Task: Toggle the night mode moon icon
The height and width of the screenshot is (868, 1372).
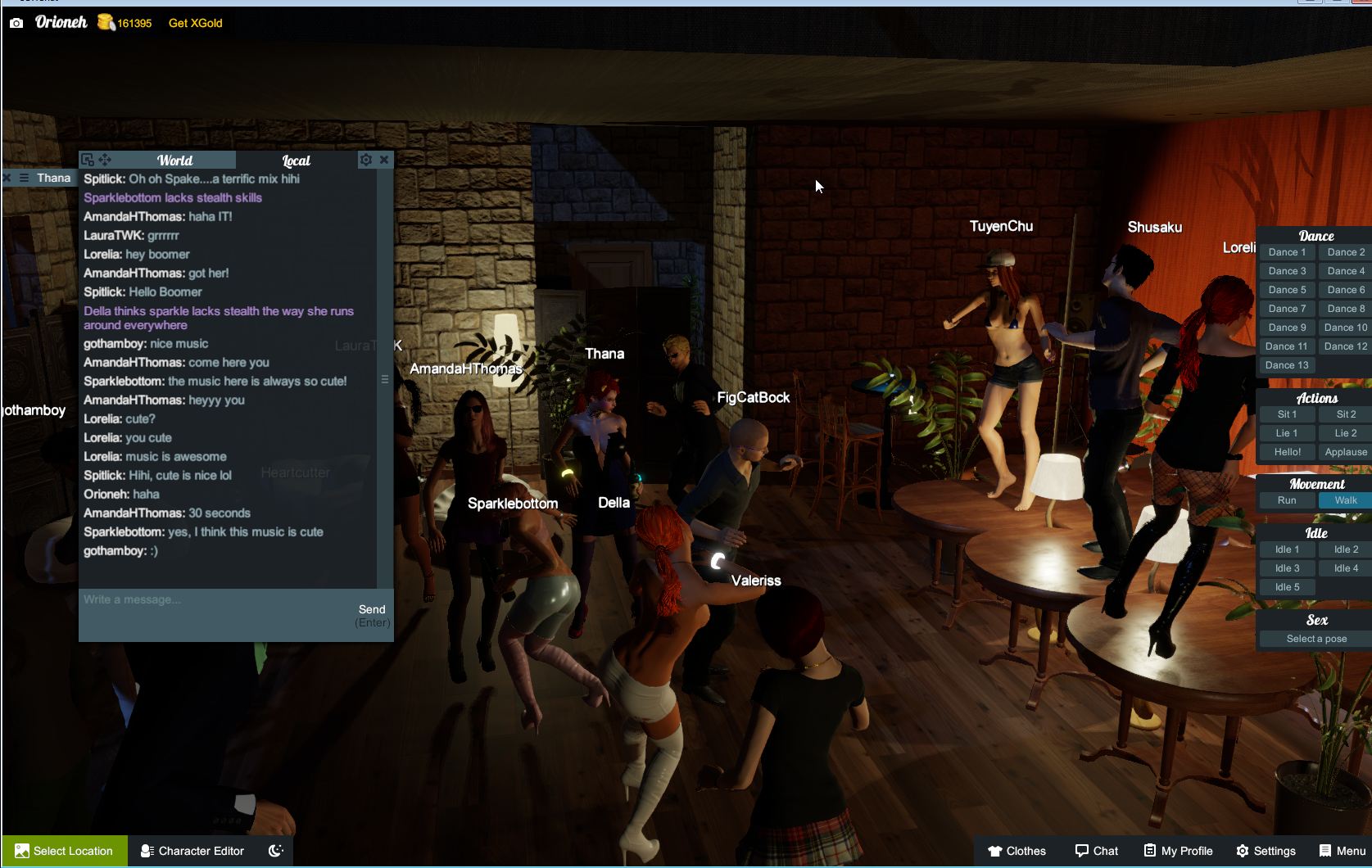Action: click(x=276, y=851)
